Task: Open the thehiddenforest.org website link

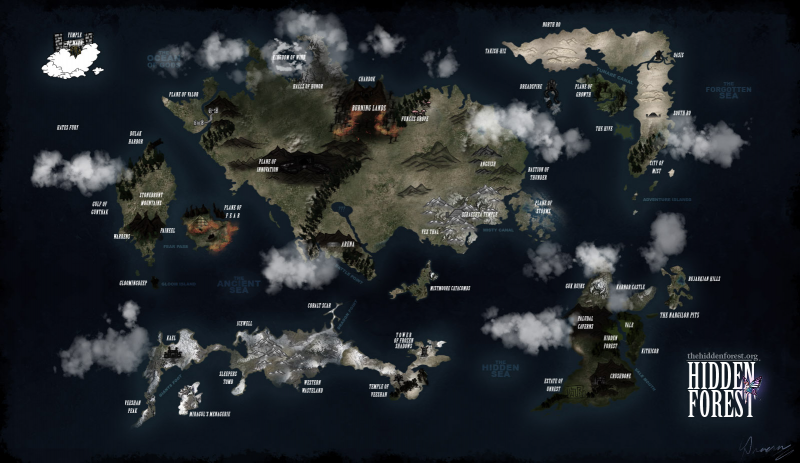Action: 723,356
